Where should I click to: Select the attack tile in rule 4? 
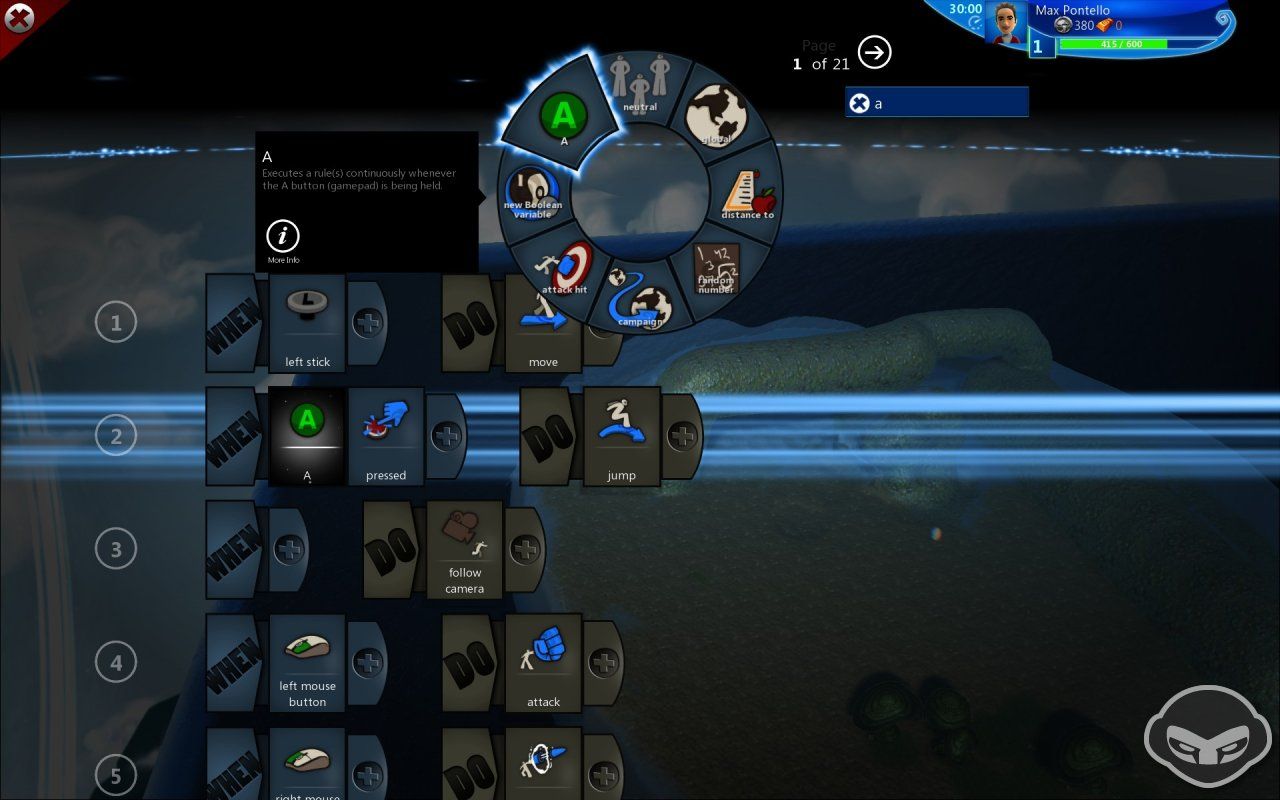coord(543,660)
